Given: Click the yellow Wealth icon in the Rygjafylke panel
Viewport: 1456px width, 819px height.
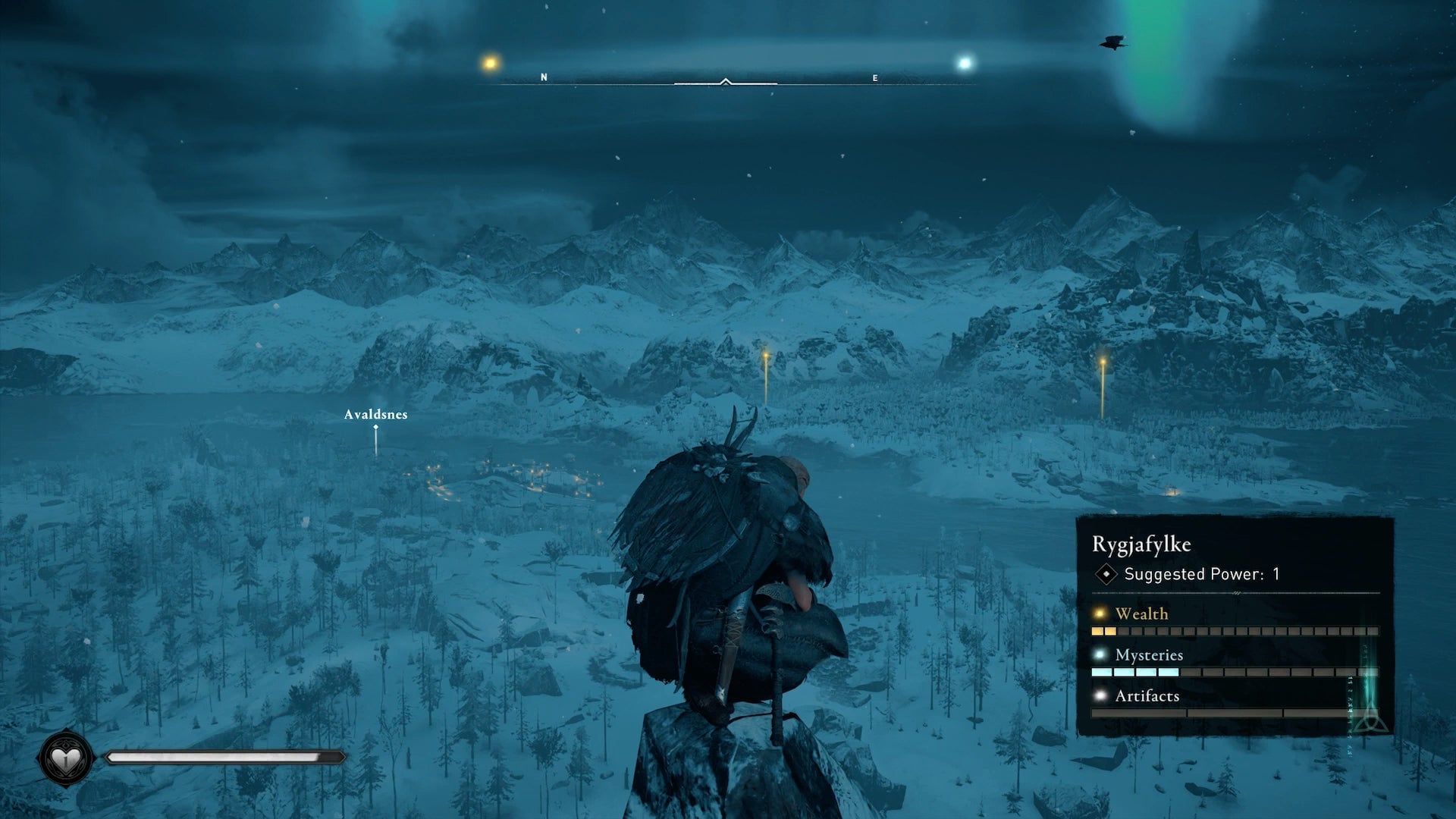Looking at the screenshot, I should click(1098, 613).
